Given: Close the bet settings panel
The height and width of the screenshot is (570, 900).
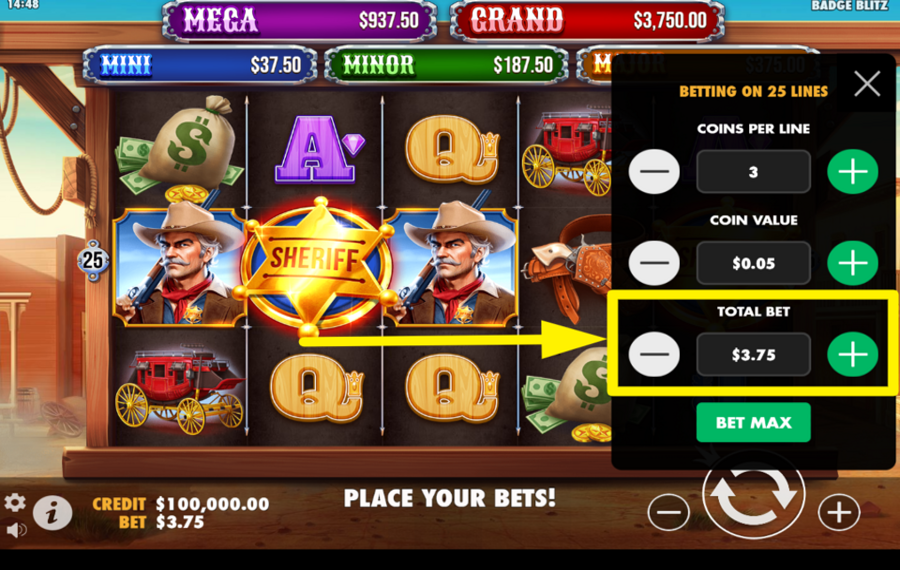Looking at the screenshot, I should 867,84.
